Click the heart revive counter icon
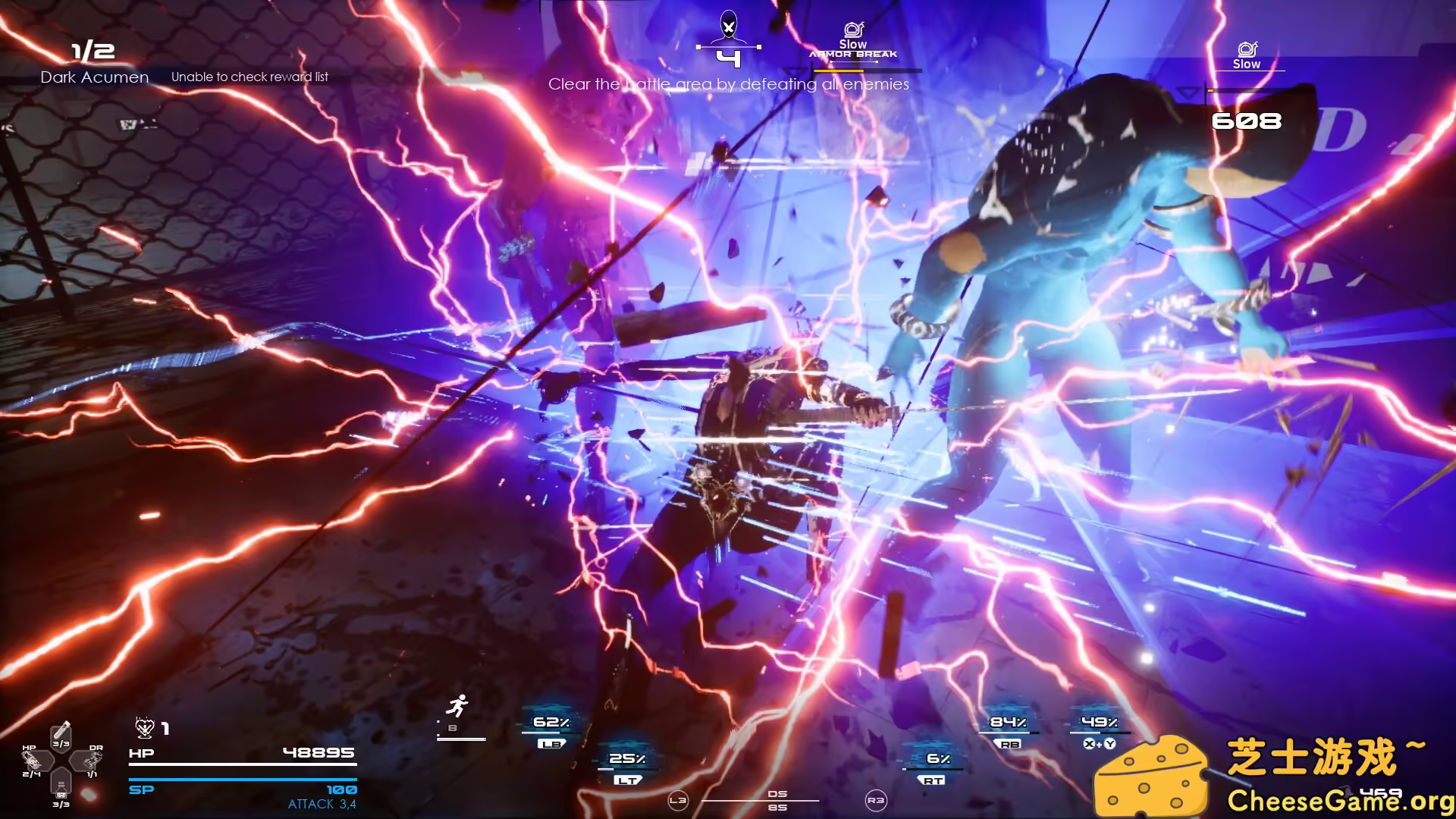Image resolution: width=1456 pixels, height=819 pixels. (x=144, y=729)
